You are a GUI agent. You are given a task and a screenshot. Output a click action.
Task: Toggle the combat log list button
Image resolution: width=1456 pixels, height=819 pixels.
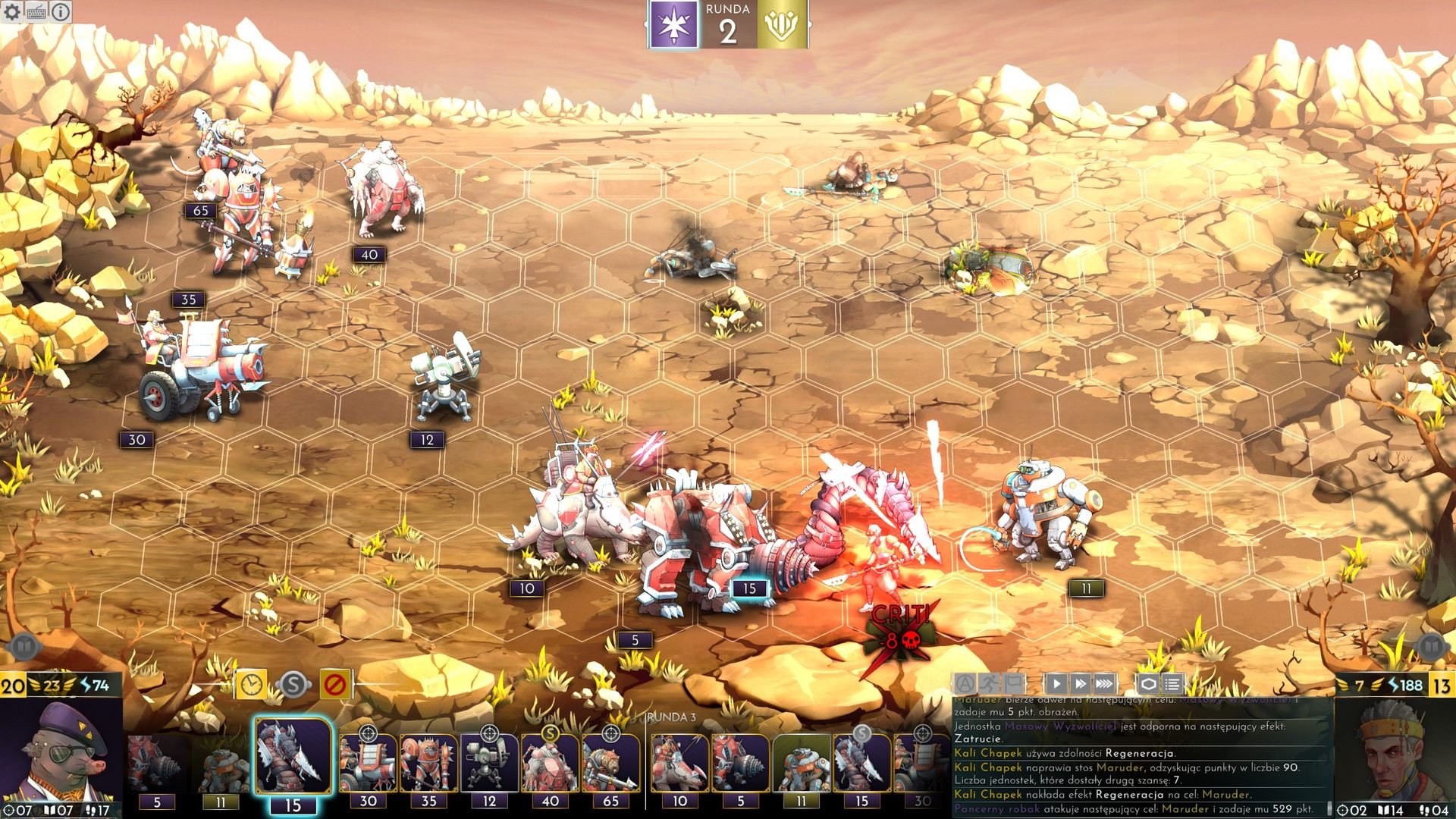[1172, 684]
